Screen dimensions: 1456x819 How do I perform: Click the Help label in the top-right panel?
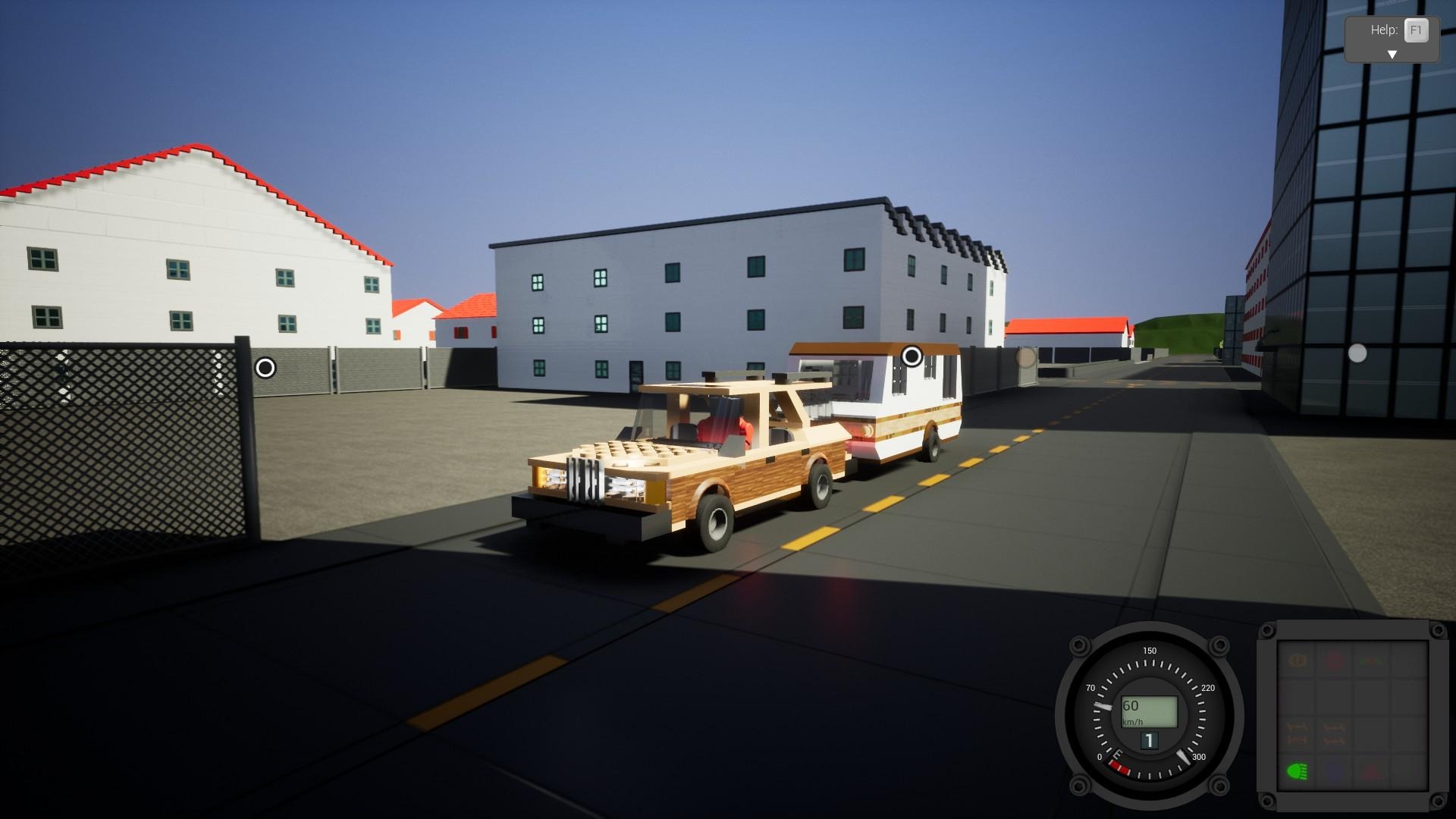[x=1385, y=30]
